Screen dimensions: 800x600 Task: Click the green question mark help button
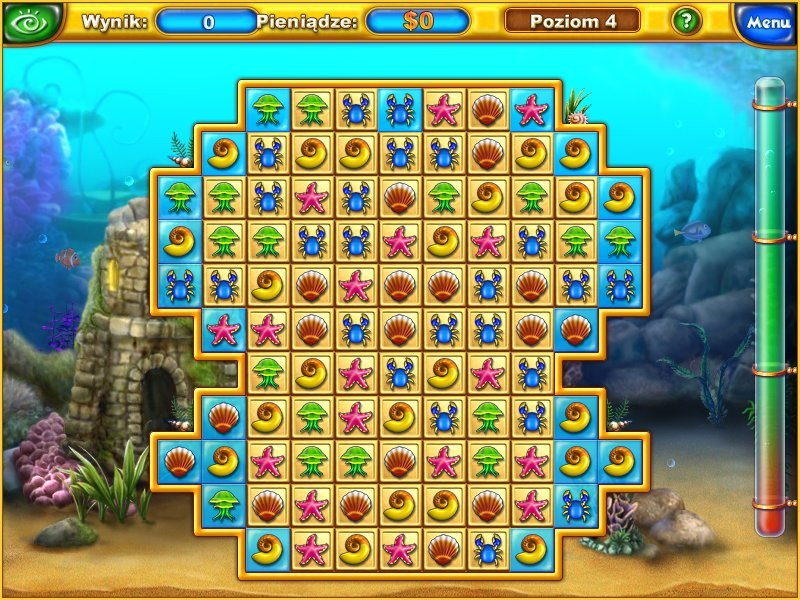[686, 21]
